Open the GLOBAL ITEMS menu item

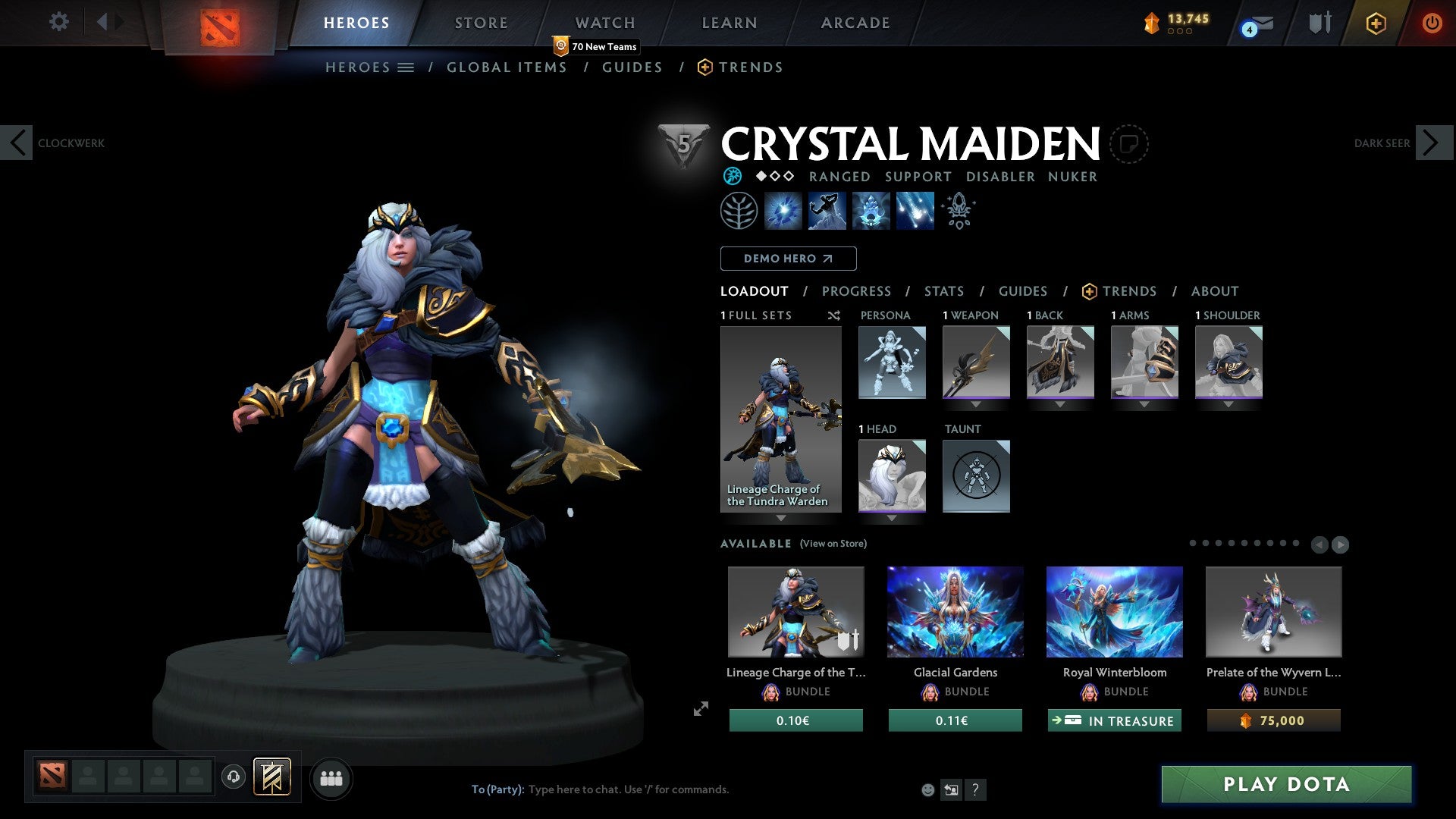(x=507, y=67)
